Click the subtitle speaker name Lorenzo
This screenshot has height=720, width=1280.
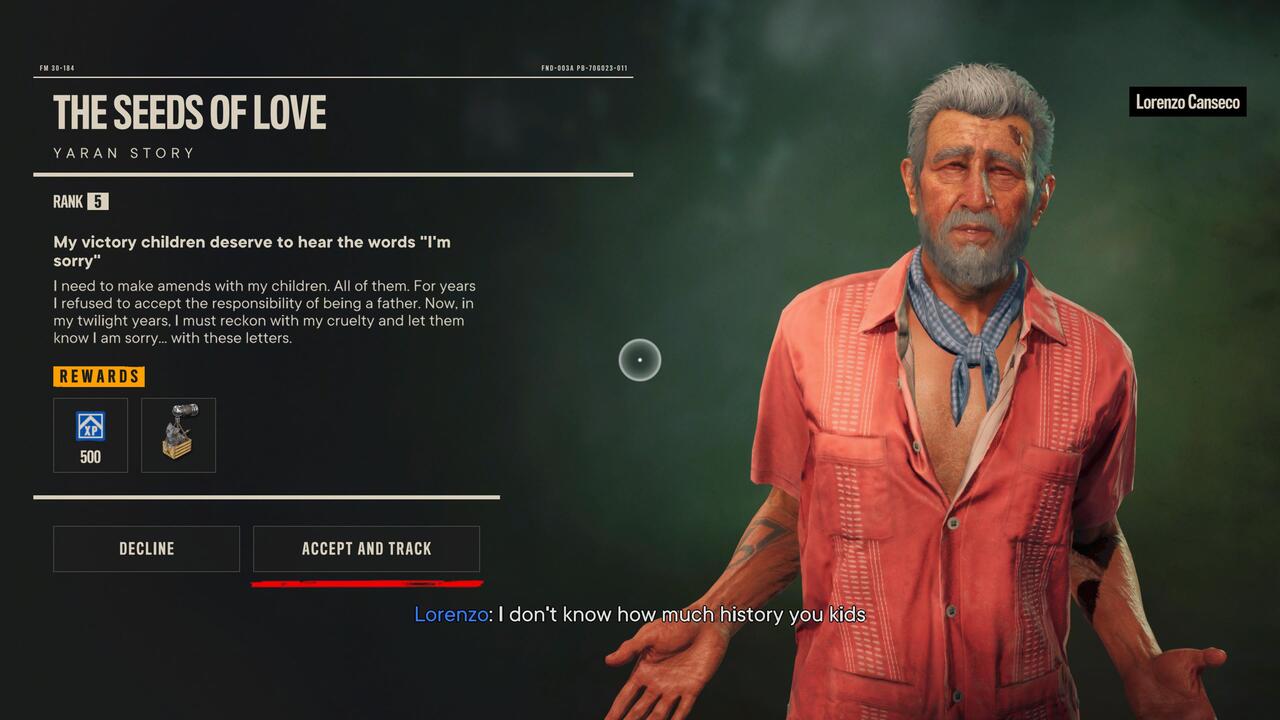click(x=449, y=614)
